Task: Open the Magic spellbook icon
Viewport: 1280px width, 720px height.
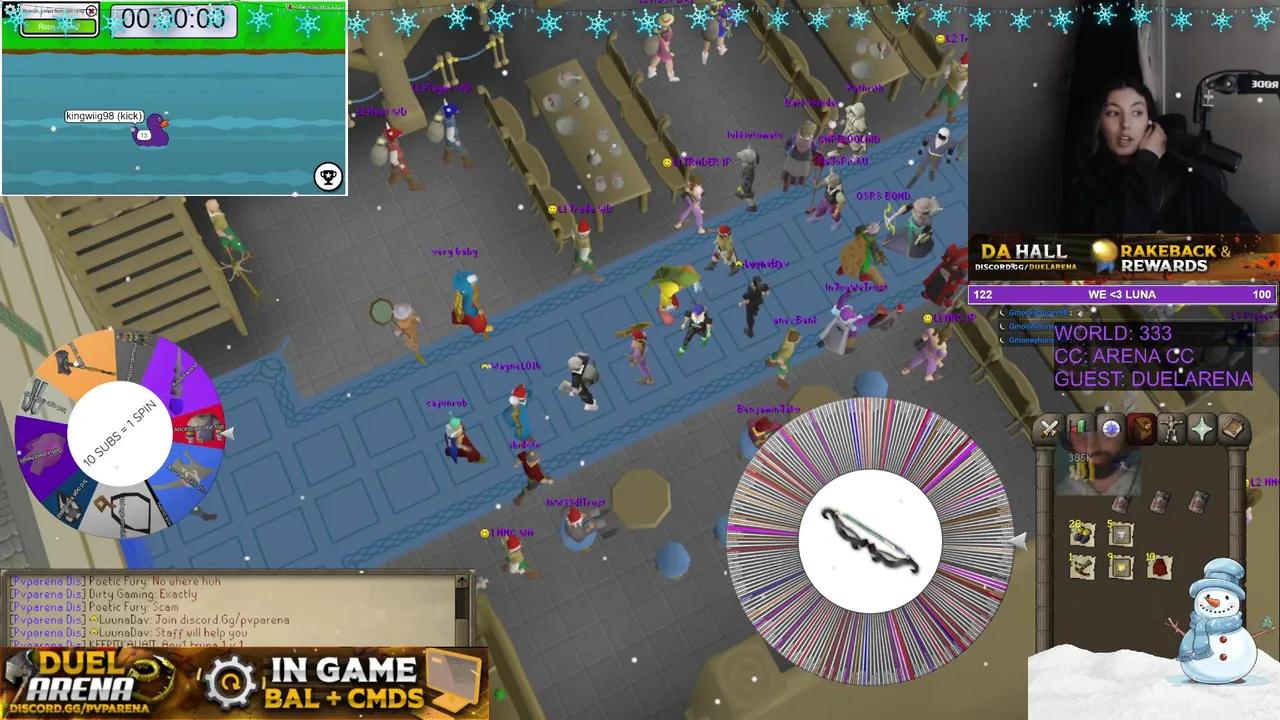Action: point(1232,428)
